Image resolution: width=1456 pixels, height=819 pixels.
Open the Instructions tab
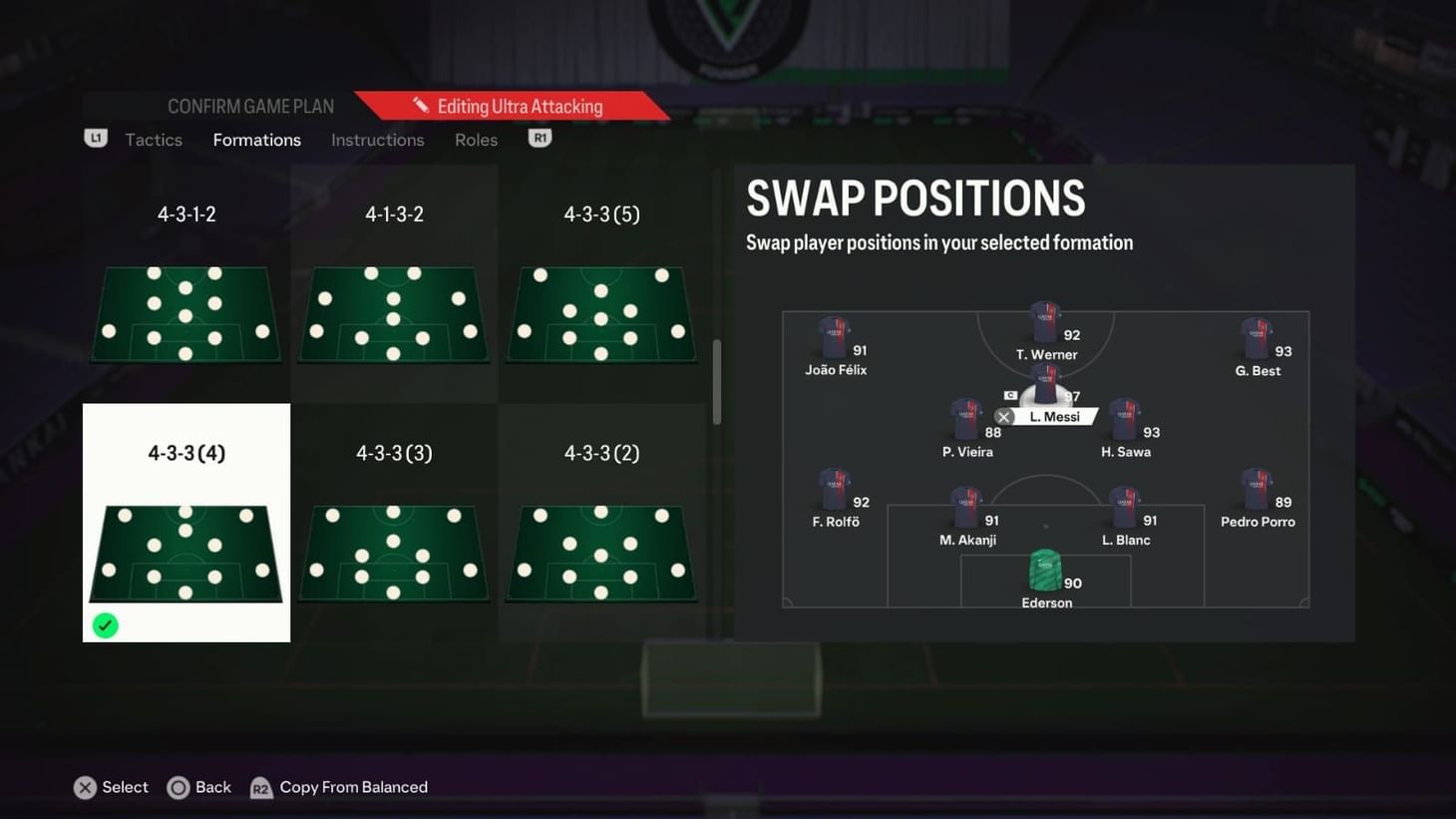tap(377, 140)
